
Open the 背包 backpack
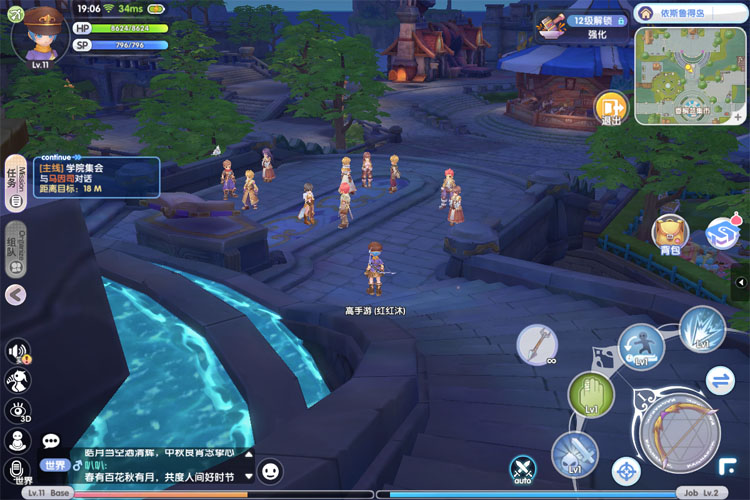(x=669, y=234)
